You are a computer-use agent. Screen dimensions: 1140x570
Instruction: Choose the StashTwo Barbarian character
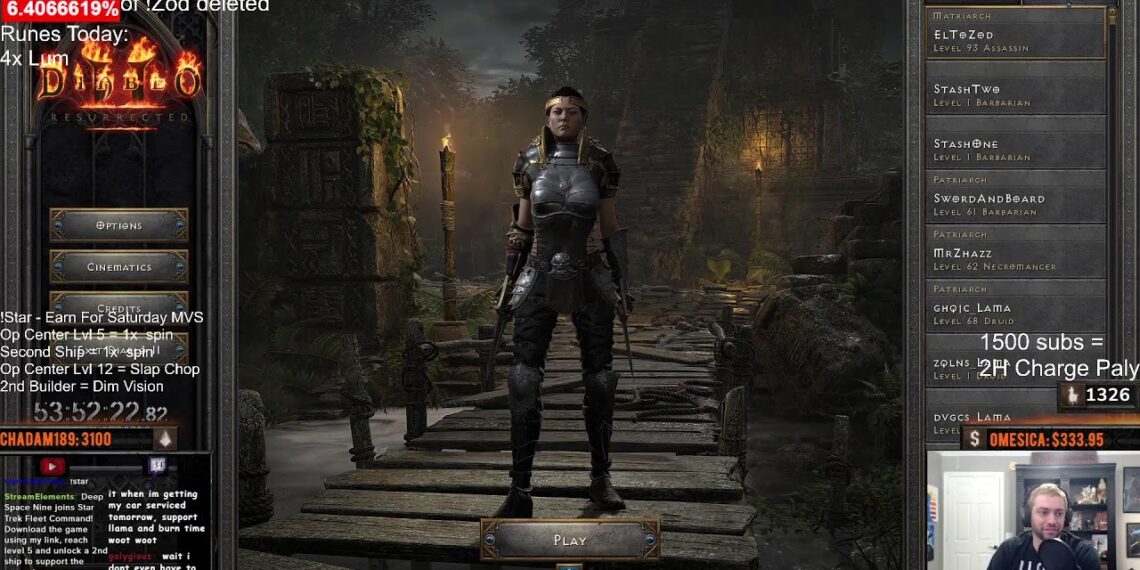(x=1015, y=95)
